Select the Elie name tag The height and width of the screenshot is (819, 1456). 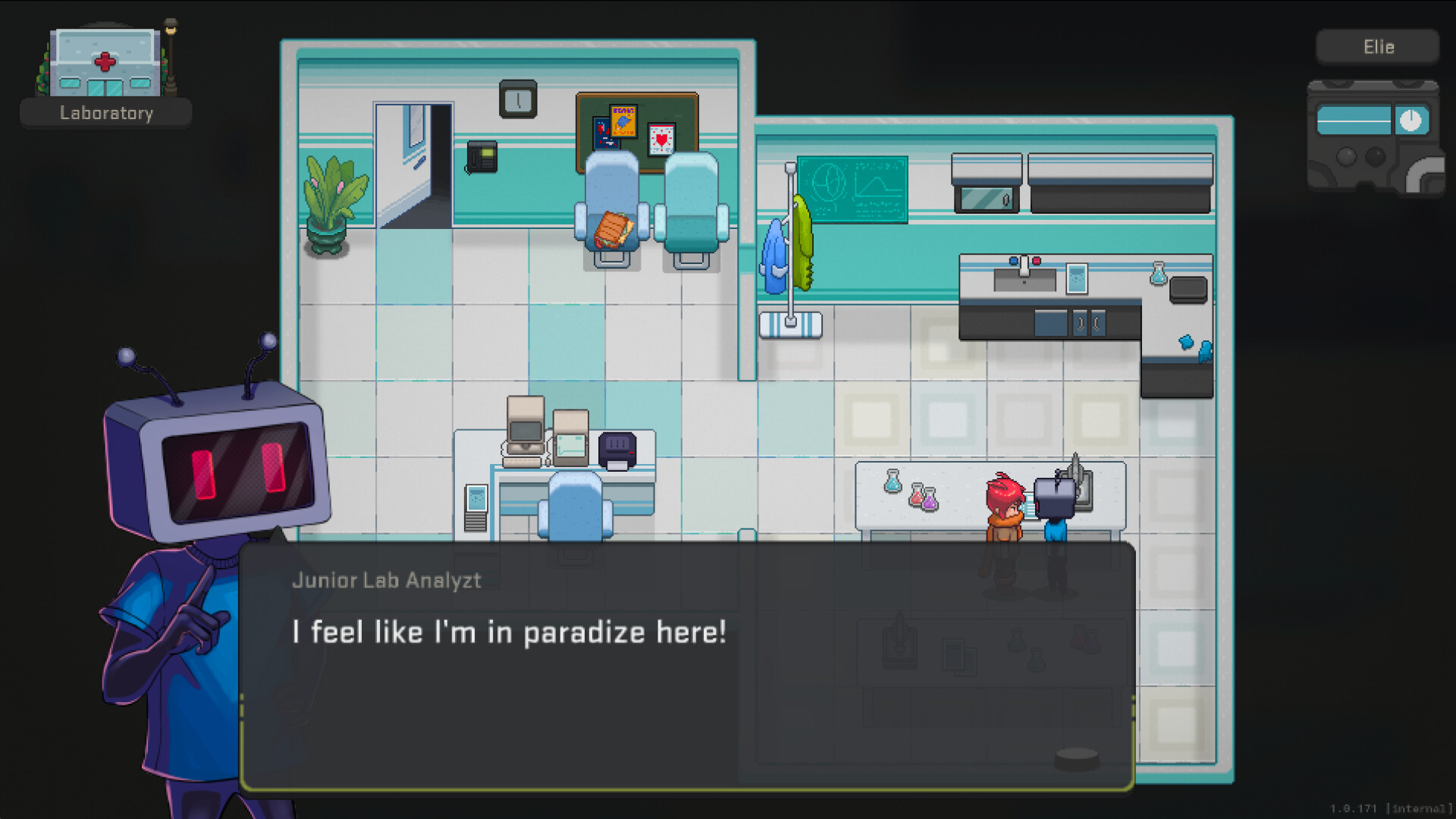1377,47
